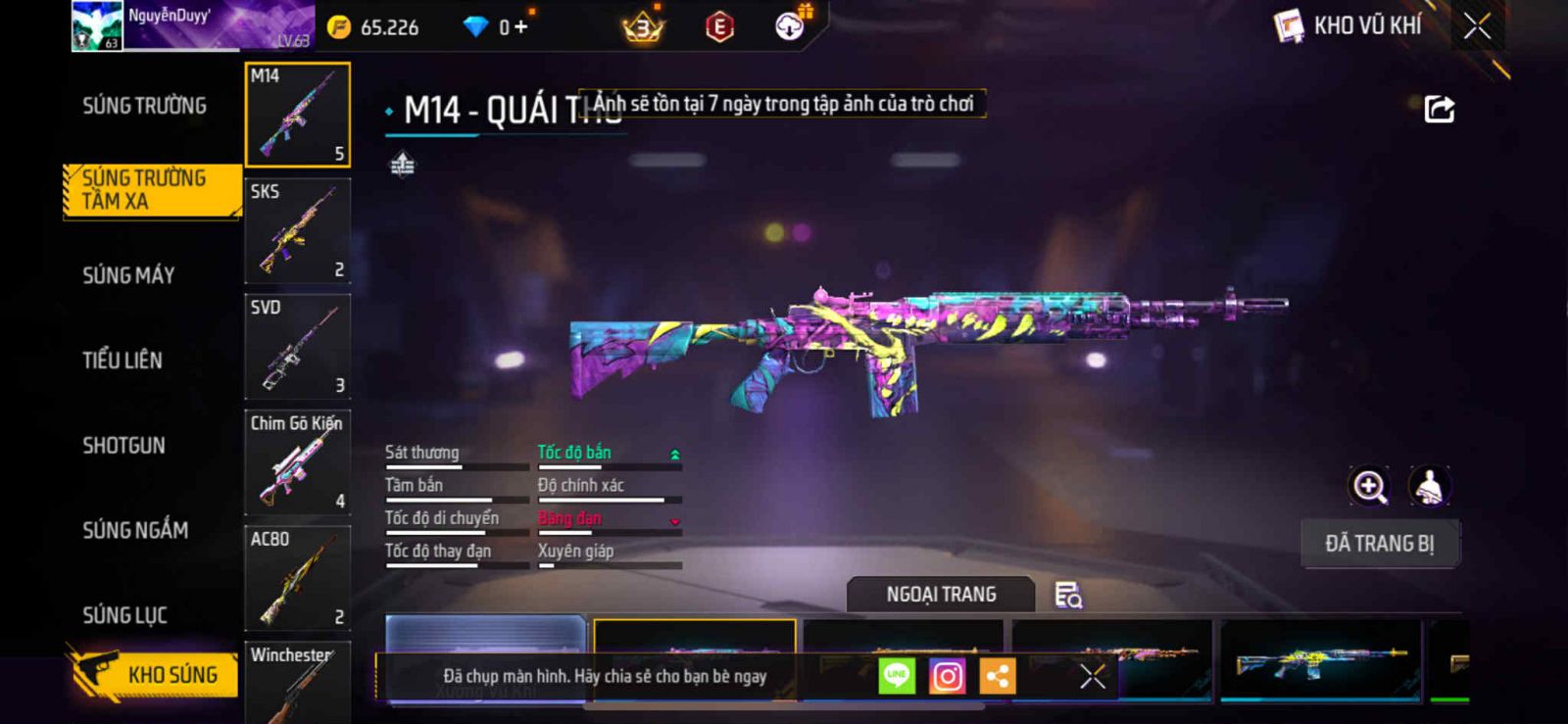Screen dimensions: 1568x724
Task: Open the Súng Lục category
Action: [124, 615]
